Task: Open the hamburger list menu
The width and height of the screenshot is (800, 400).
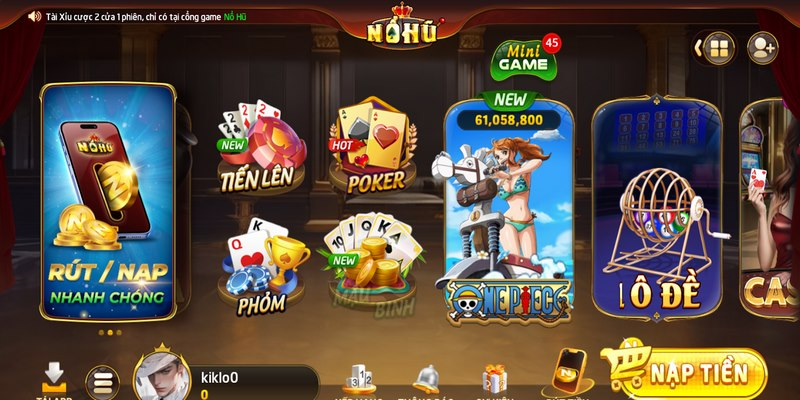Action: click(x=101, y=382)
